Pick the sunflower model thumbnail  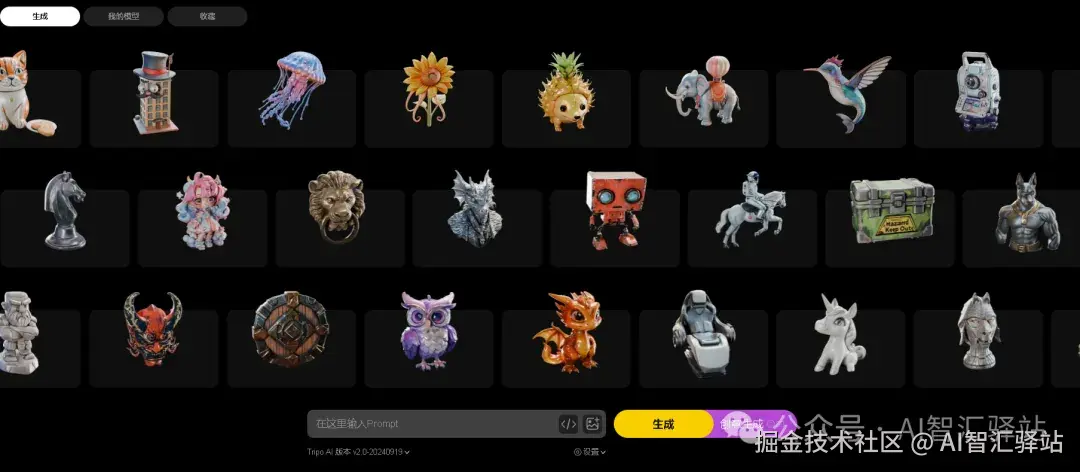click(428, 88)
